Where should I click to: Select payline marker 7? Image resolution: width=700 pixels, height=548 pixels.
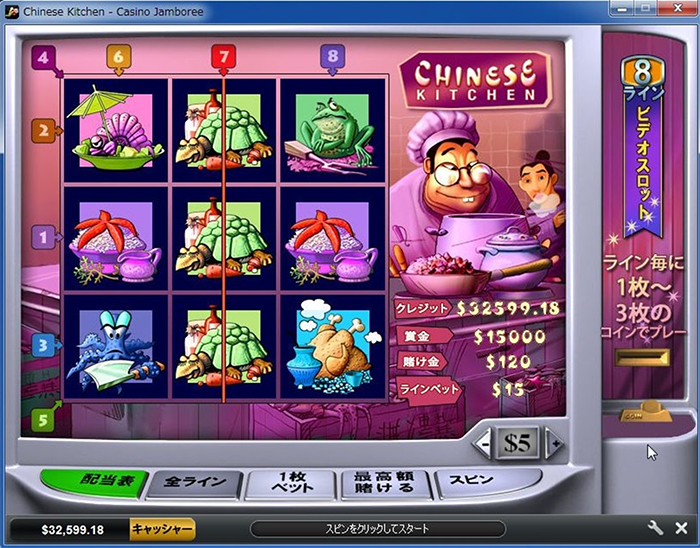click(x=223, y=56)
